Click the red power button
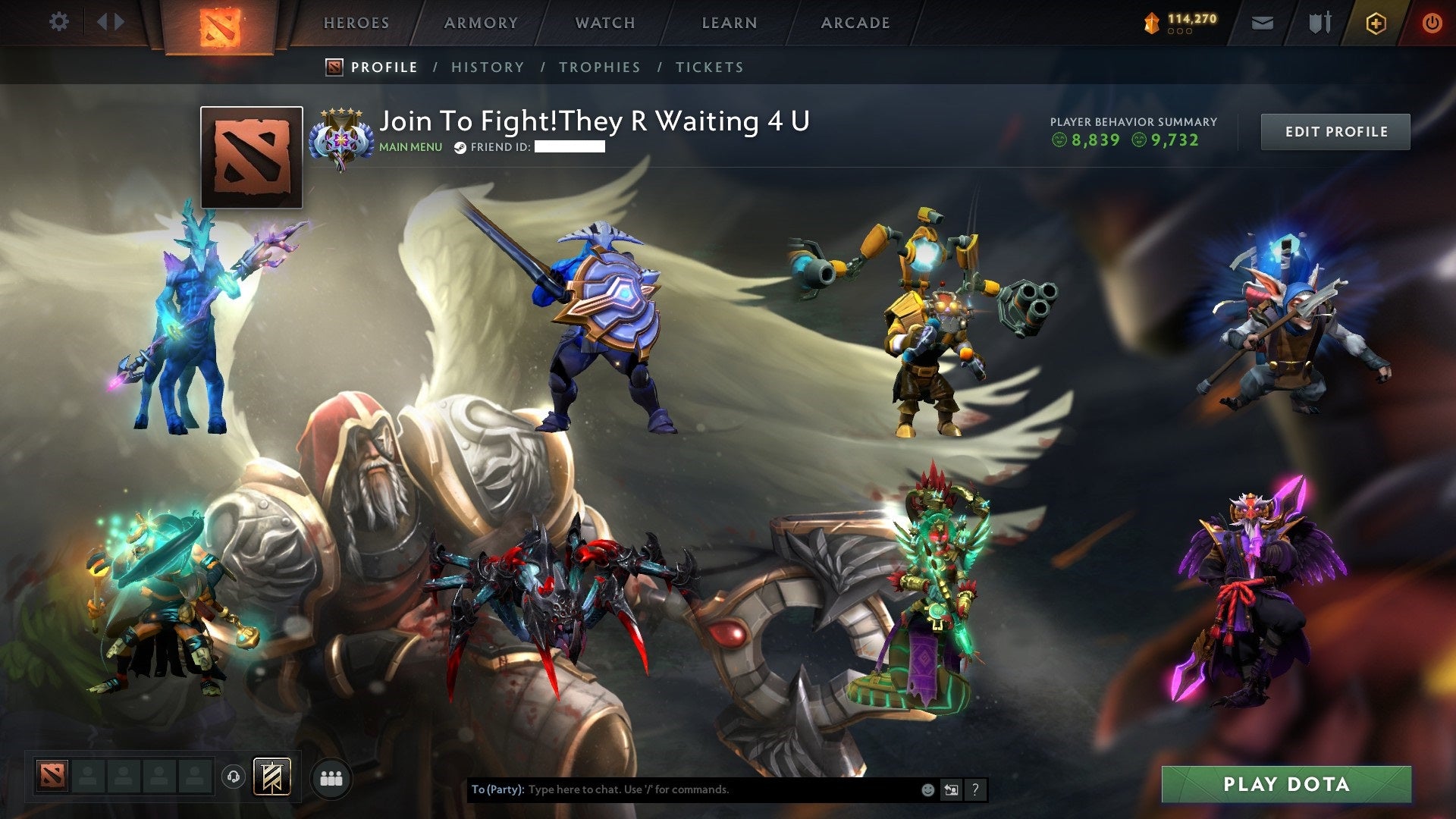 pyautogui.click(x=1432, y=23)
